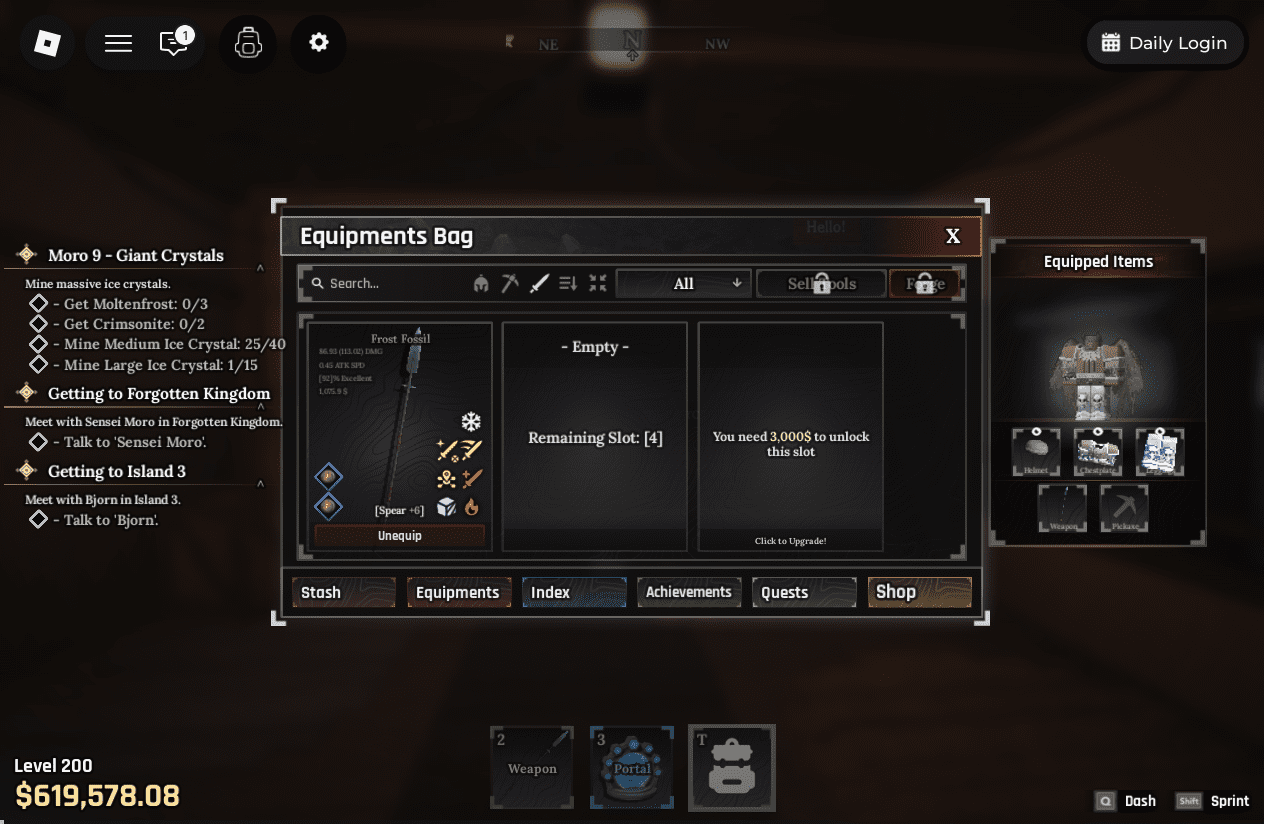The height and width of the screenshot is (824, 1264).
Task: Show the Achievements tab
Action: point(689,592)
